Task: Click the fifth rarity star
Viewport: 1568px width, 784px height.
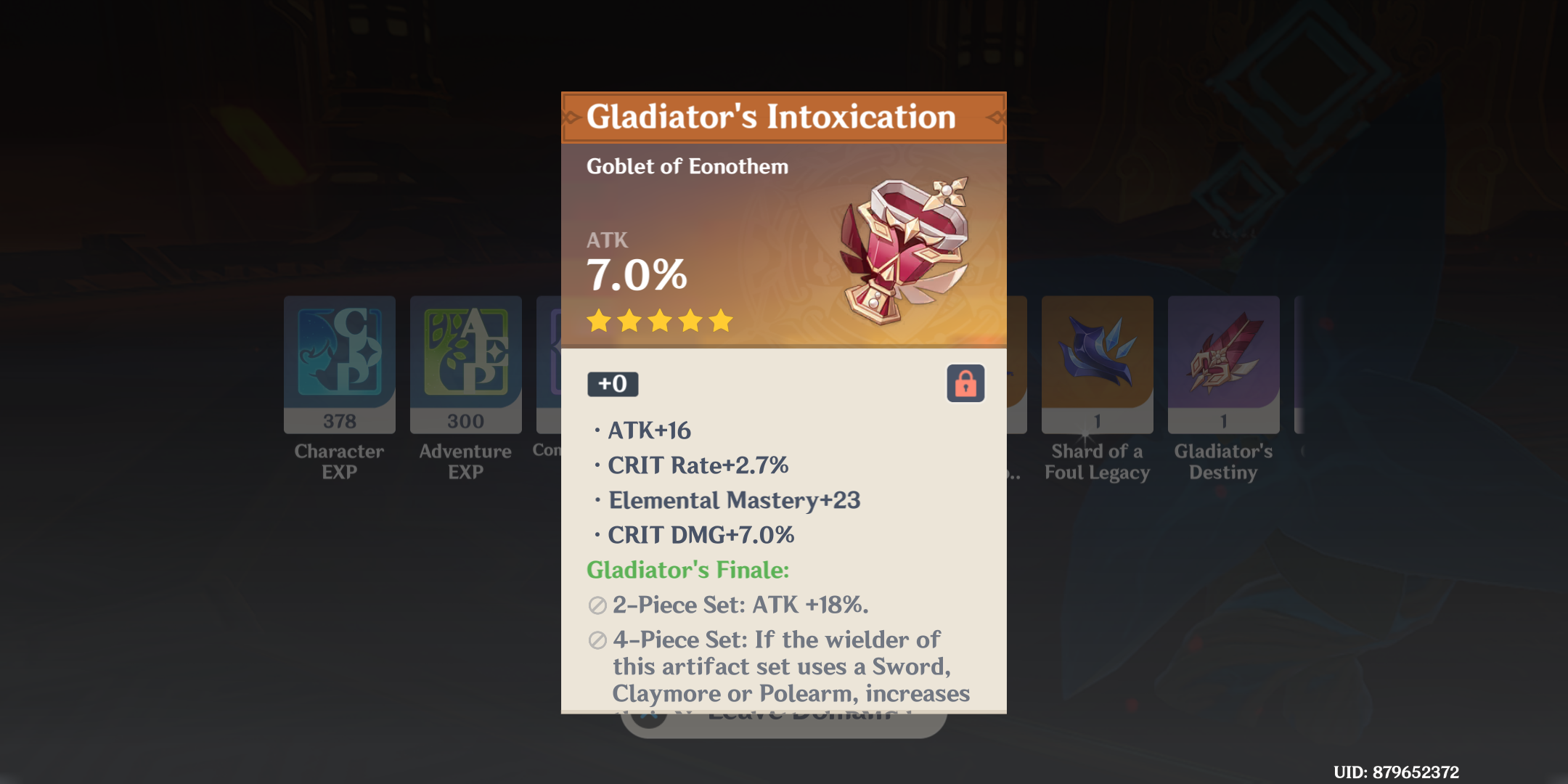Action: click(x=715, y=321)
